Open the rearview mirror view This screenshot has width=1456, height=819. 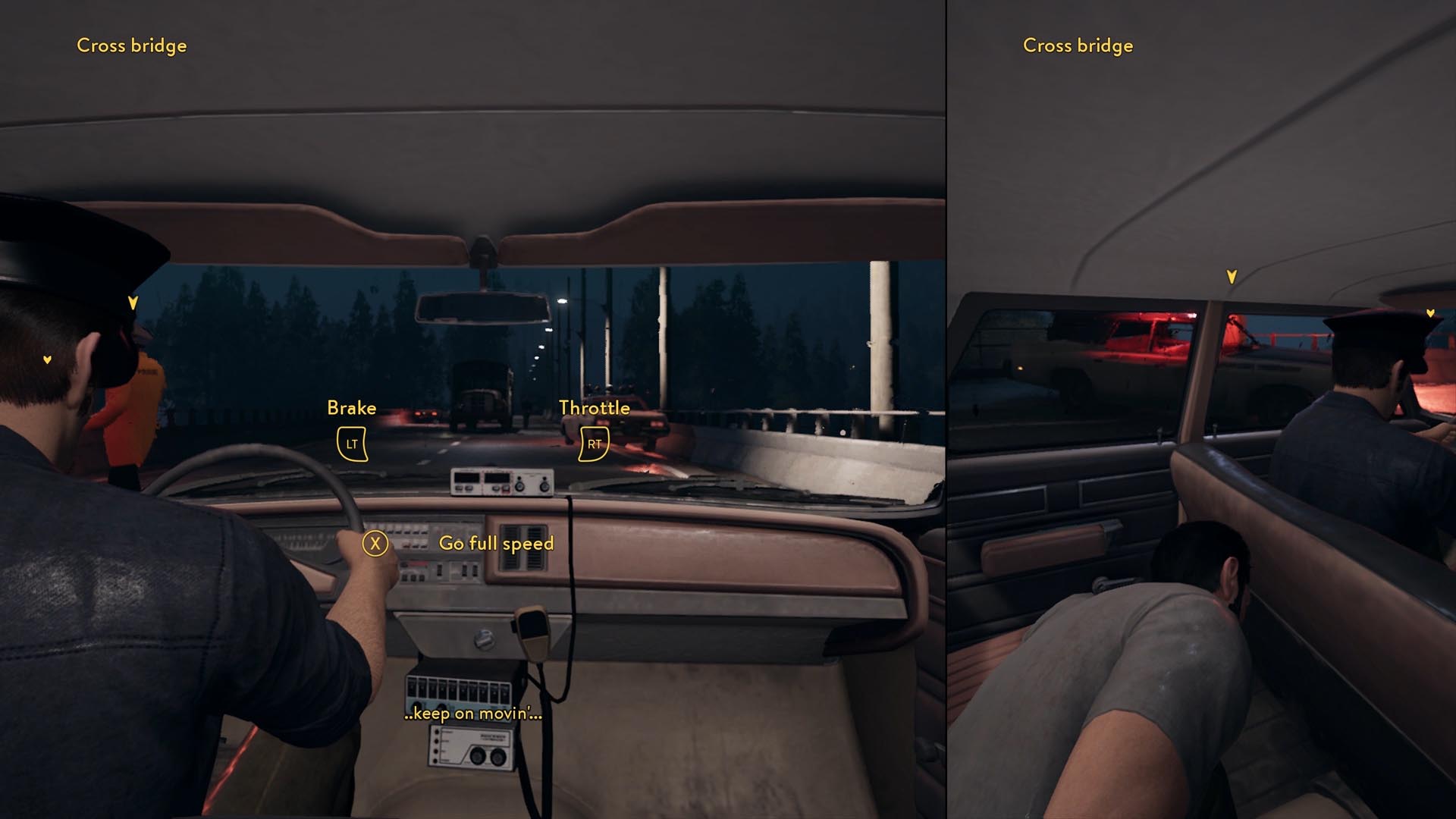point(482,306)
